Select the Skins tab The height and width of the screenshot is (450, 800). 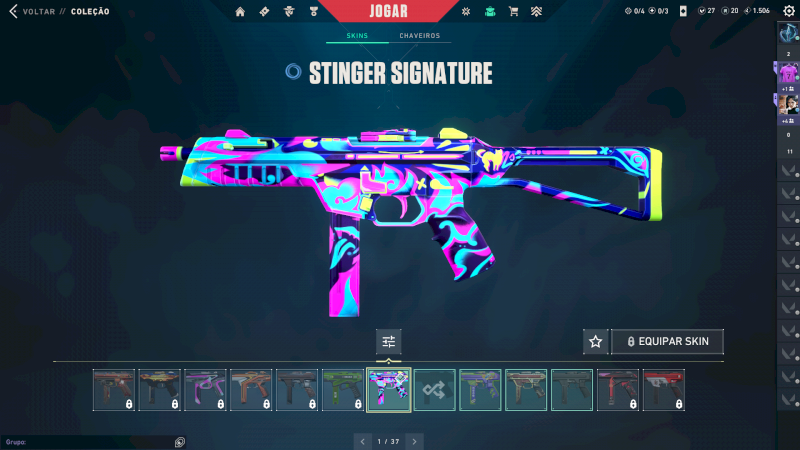(357, 36)
